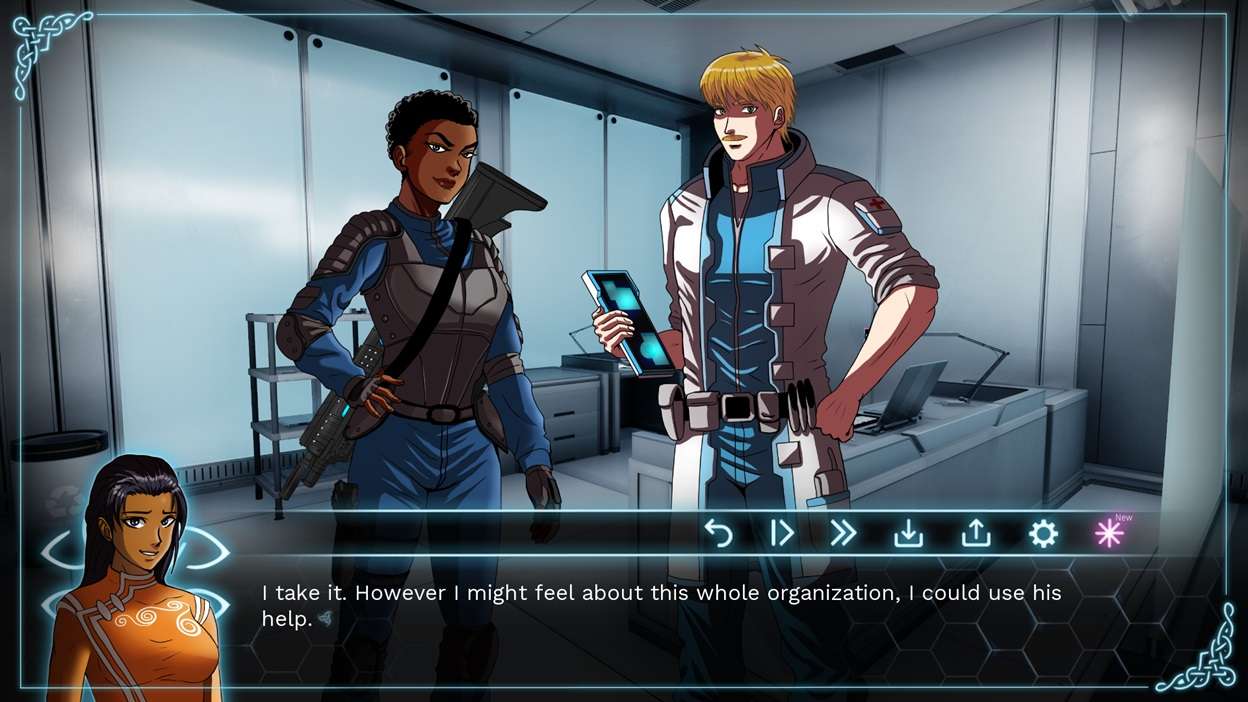Advance the dialogue by clicking the text box
1248x702 pixels.
tap(660, 606)
